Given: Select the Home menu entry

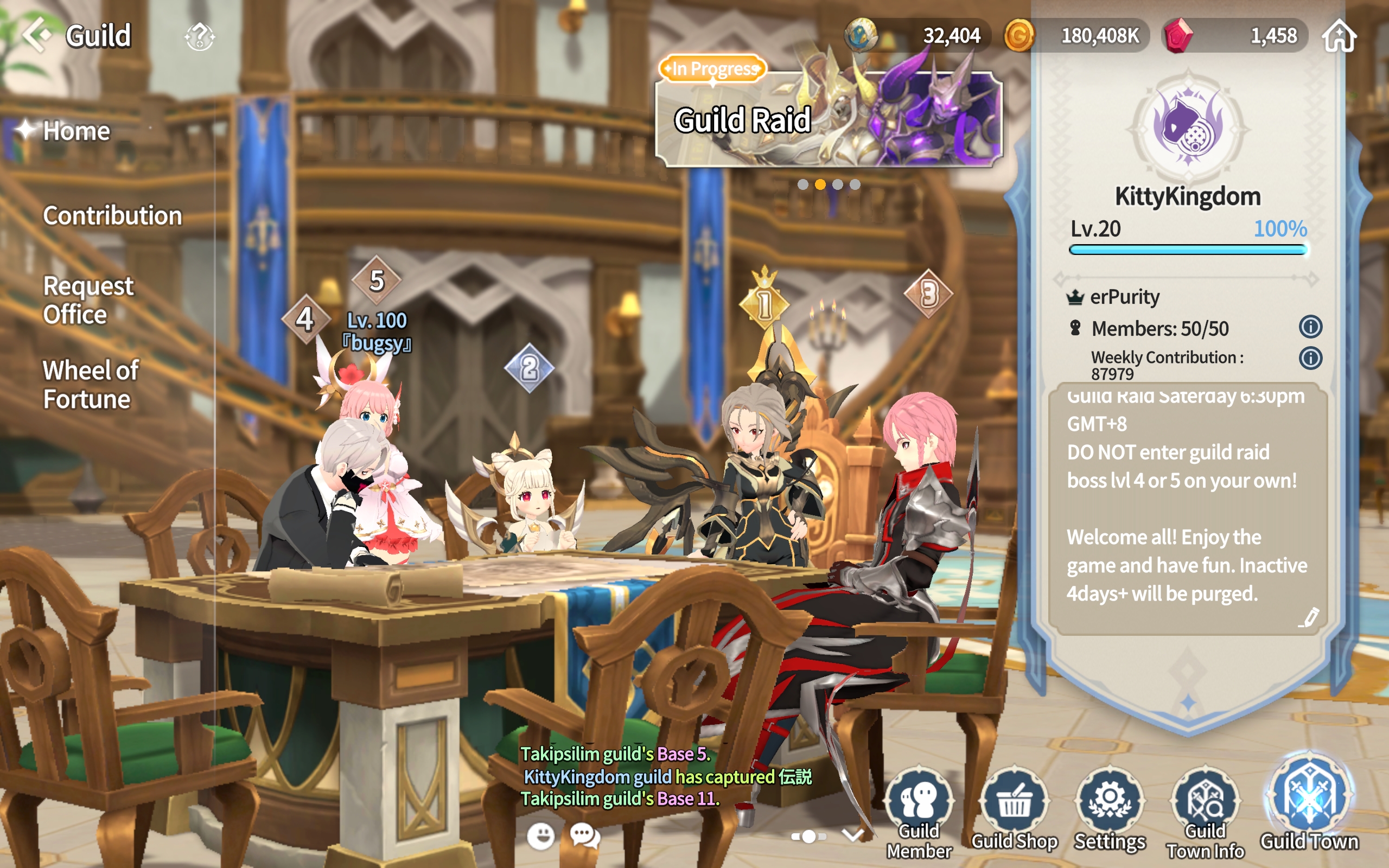Looking at the screenshot, I should pyautogui.click(x=77, y=131).
